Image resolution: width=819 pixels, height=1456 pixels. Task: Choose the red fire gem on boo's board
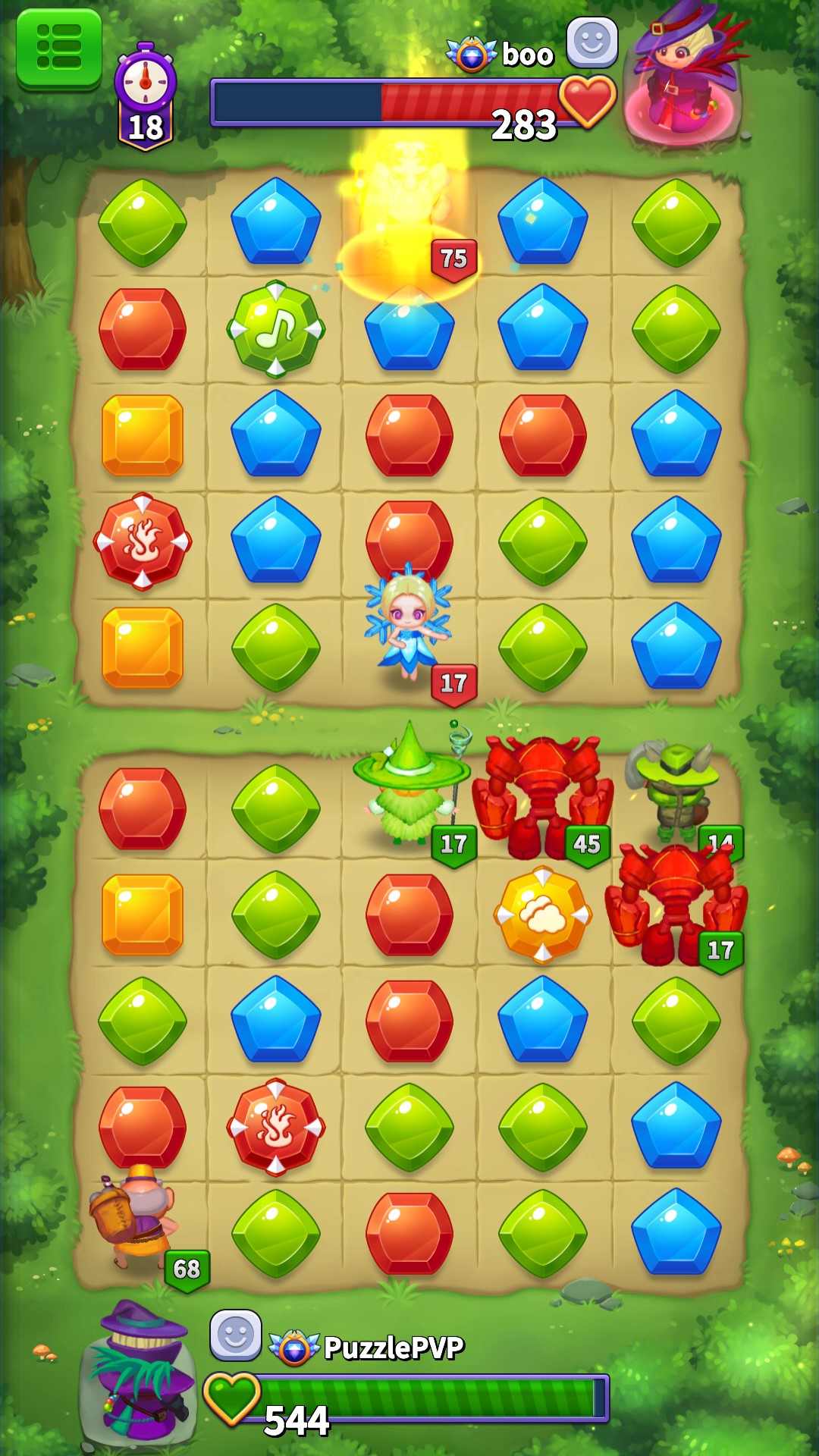click(x=143, y=541)
